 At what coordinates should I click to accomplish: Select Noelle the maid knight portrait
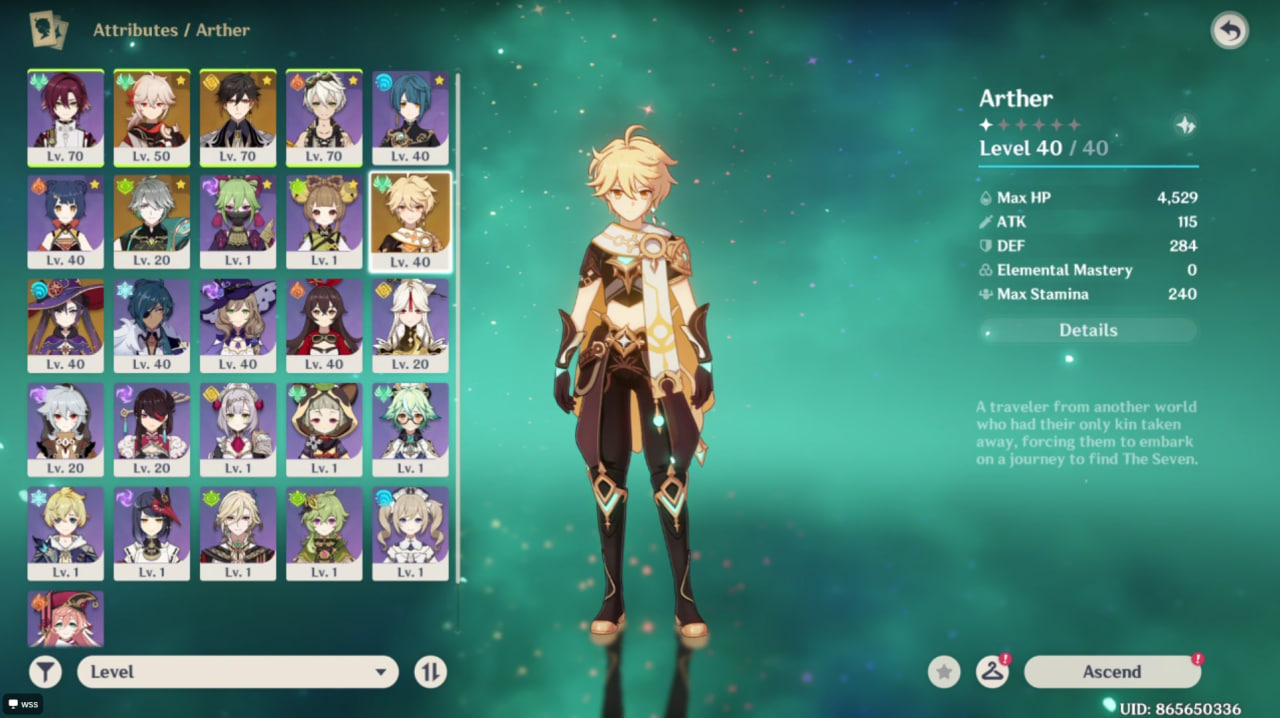point(238,428)
